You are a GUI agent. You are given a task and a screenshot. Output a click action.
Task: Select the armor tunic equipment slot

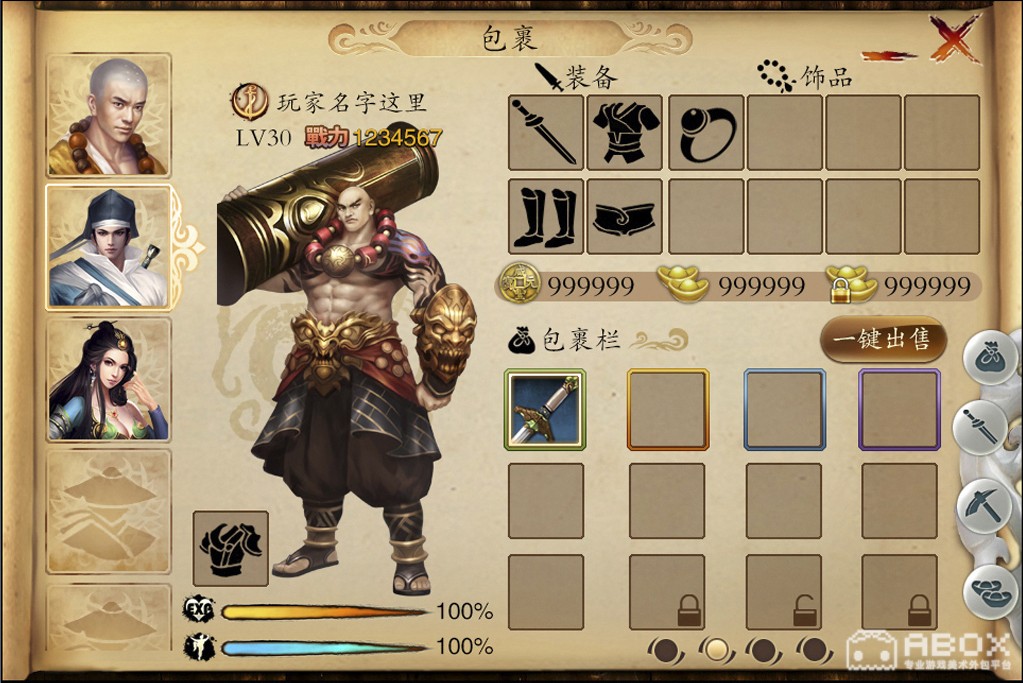click(625, 132)
